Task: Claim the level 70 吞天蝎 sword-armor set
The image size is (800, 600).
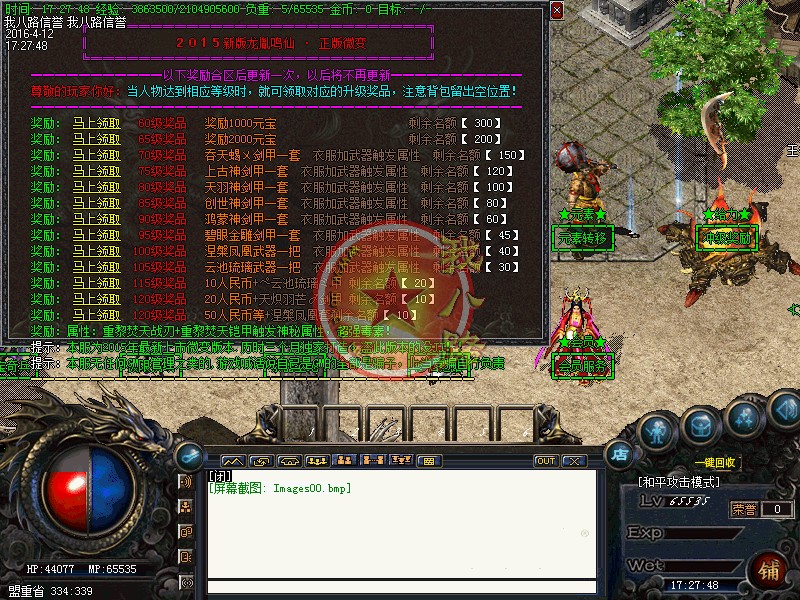Action: (96, 155)
